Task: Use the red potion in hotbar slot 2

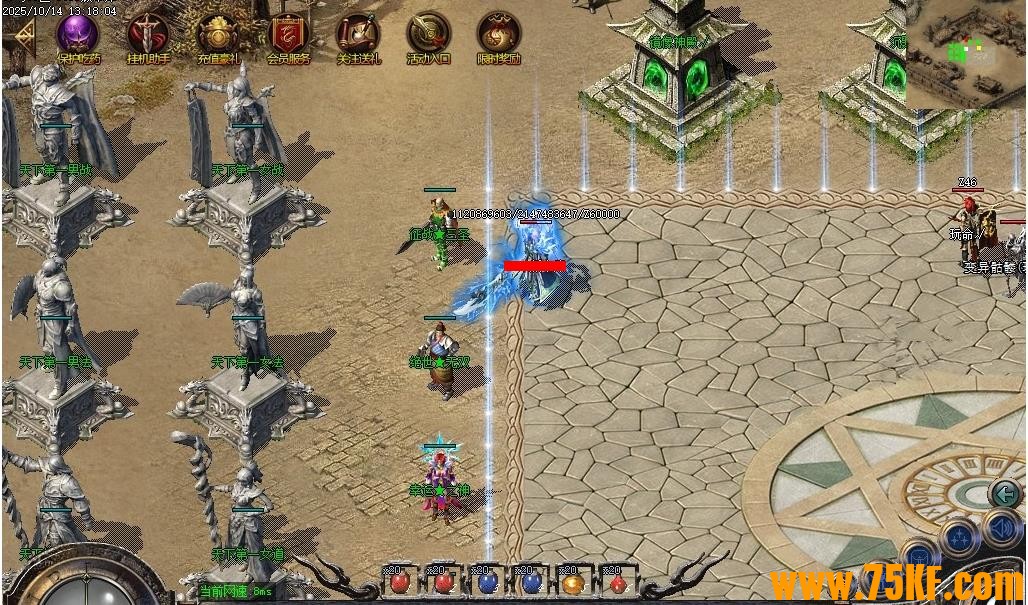Action: pos(442,582)
